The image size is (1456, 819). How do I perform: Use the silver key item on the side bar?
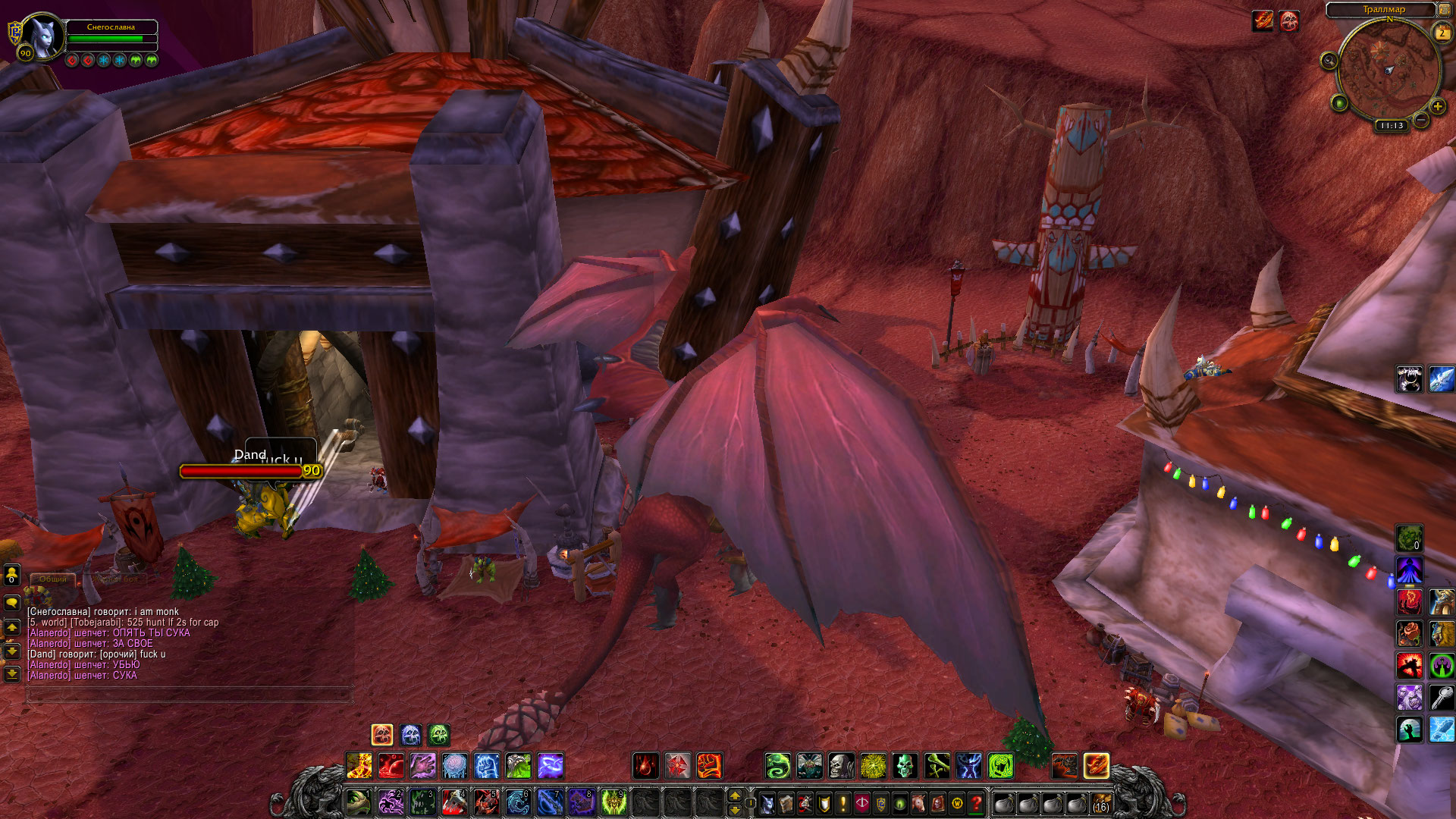1442,696
